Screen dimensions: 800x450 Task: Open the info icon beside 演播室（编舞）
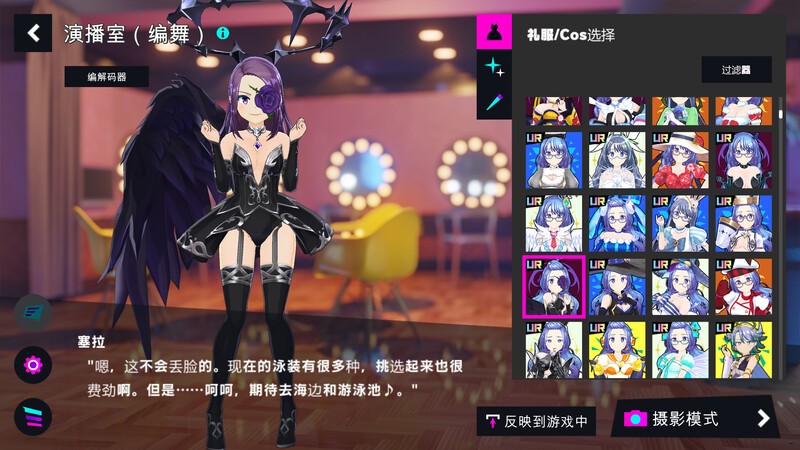[222, 32]
